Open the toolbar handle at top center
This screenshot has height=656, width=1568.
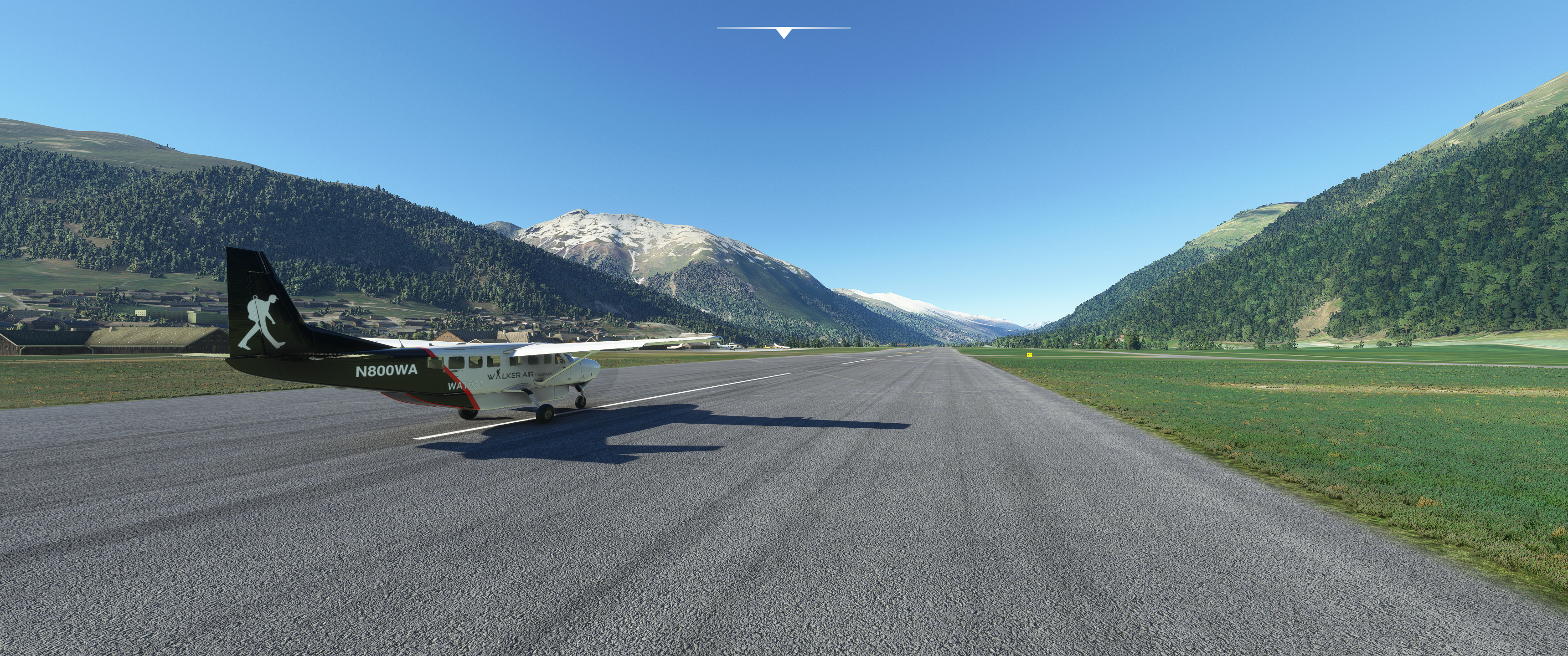pos(784,32)
